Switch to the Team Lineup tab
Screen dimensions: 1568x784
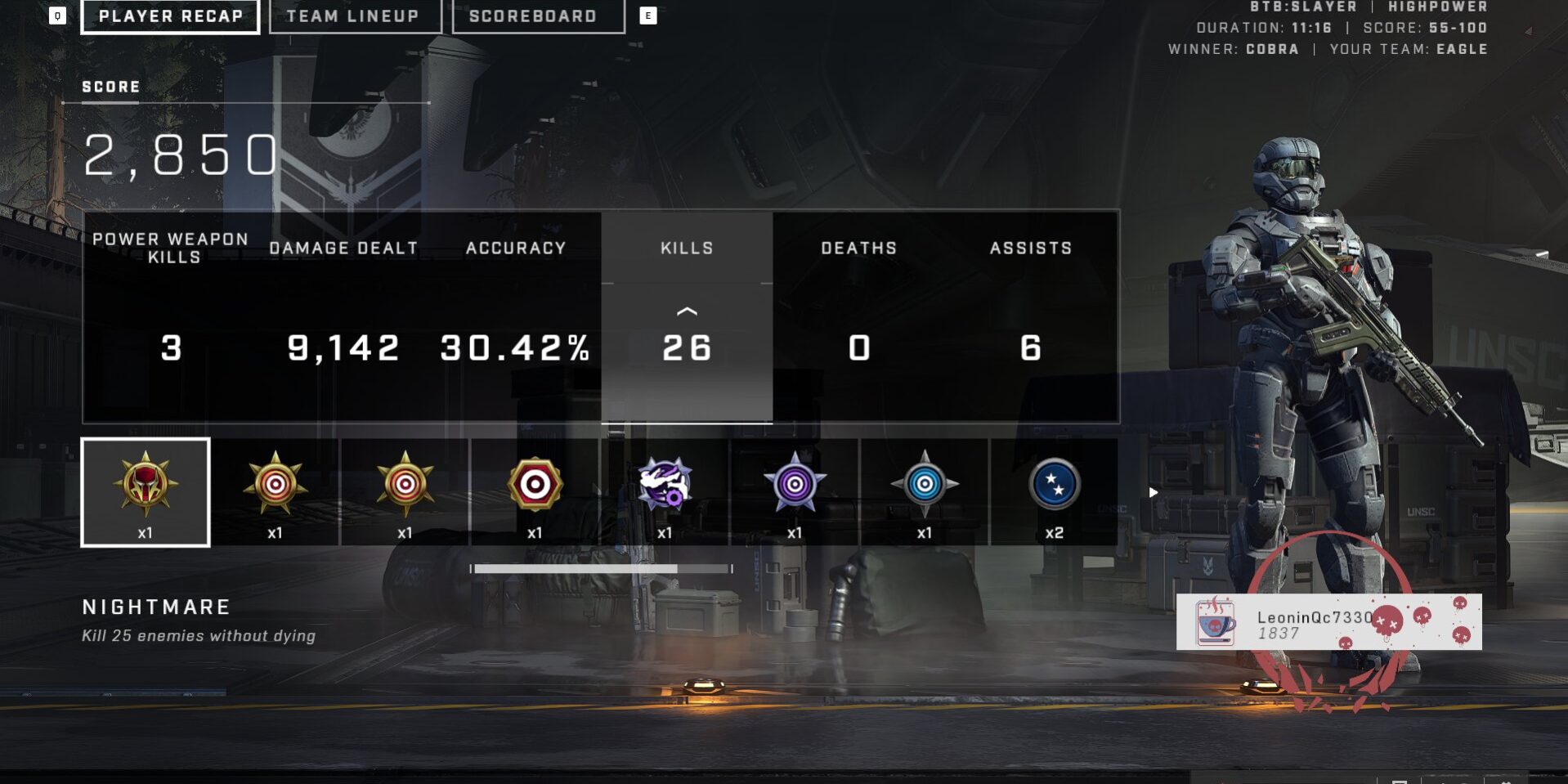[x=354, y=16]
